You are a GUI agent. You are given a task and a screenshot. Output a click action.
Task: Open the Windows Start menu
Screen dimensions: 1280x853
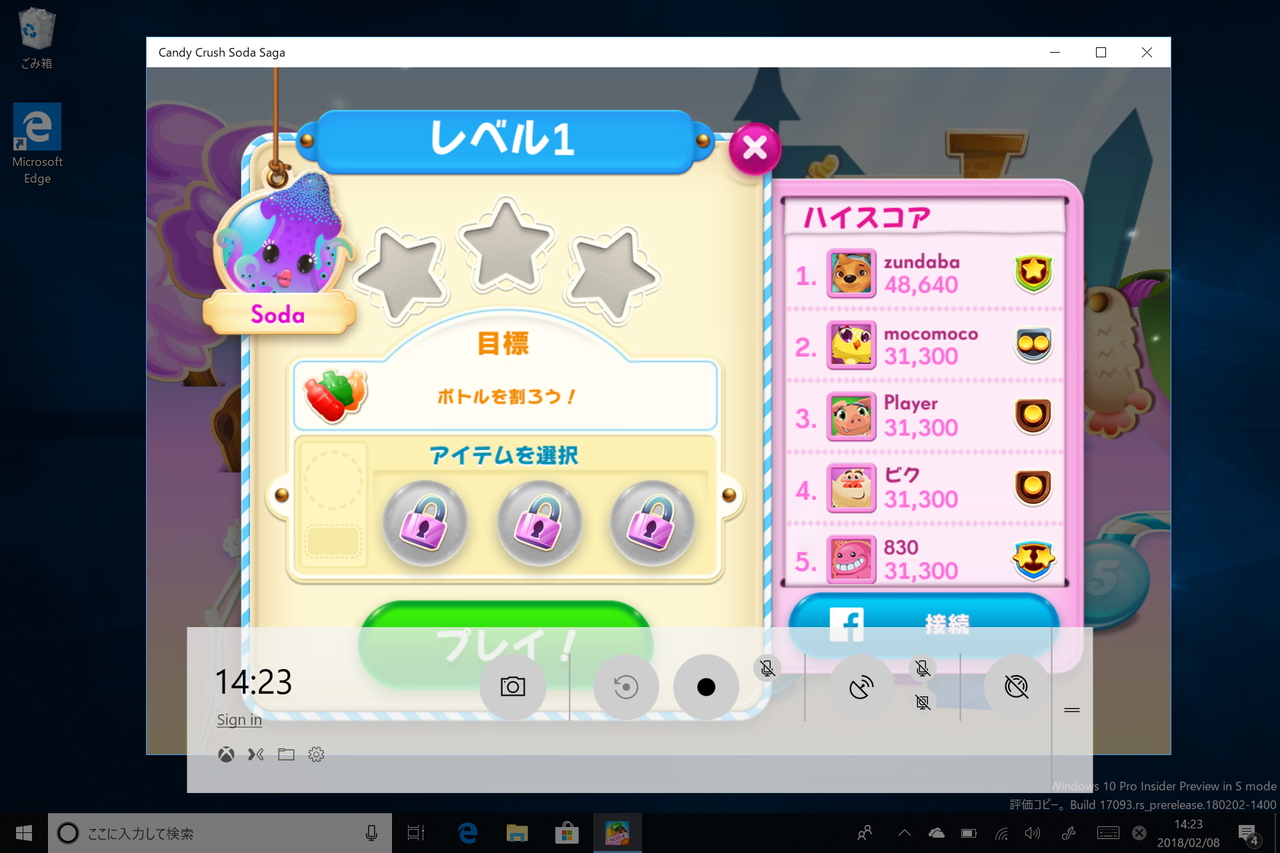tap(22, 832)
